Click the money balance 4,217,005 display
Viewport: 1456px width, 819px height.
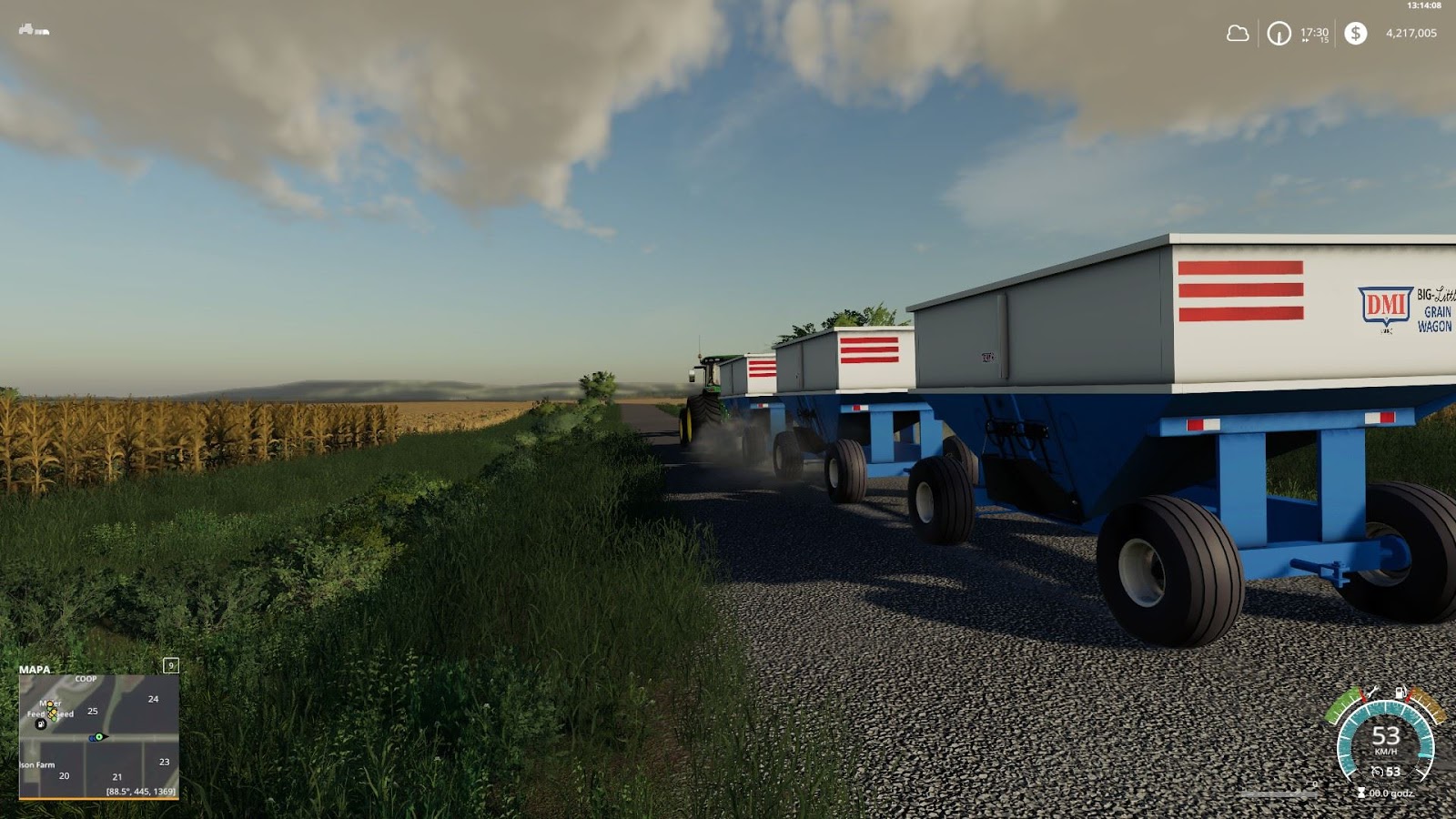[1411, 33]
